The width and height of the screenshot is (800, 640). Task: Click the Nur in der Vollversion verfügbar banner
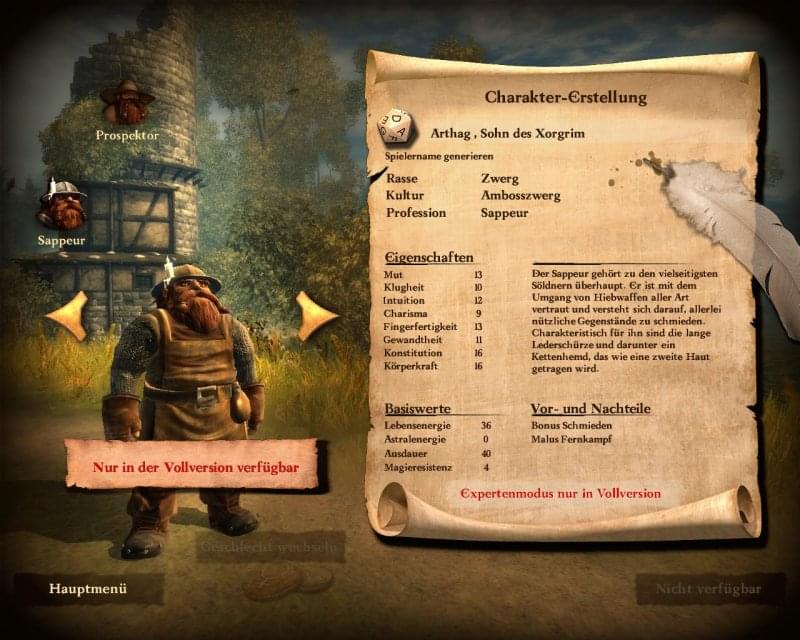191,466
